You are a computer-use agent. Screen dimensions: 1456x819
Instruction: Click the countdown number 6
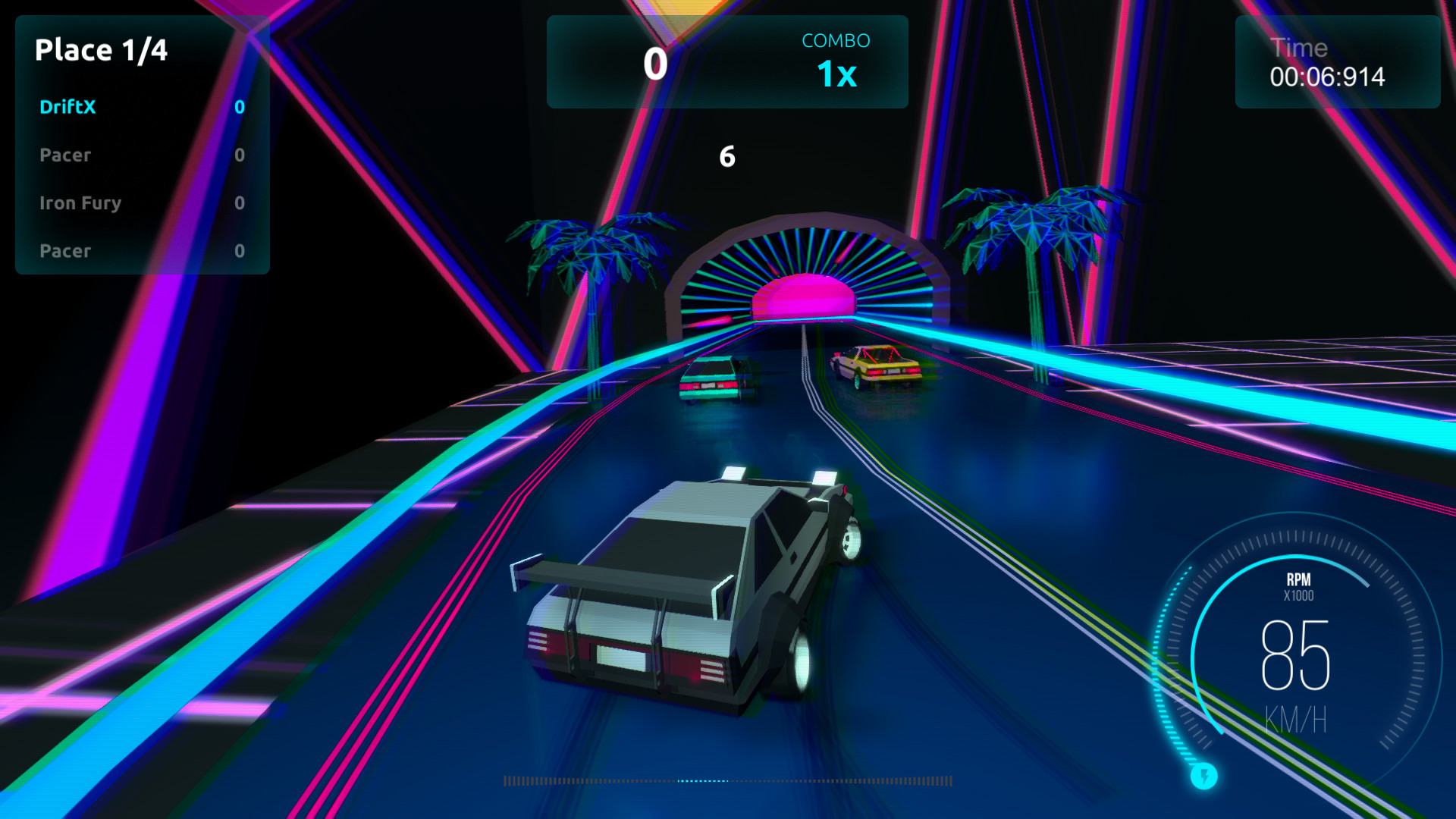click(x=727, y=156)
